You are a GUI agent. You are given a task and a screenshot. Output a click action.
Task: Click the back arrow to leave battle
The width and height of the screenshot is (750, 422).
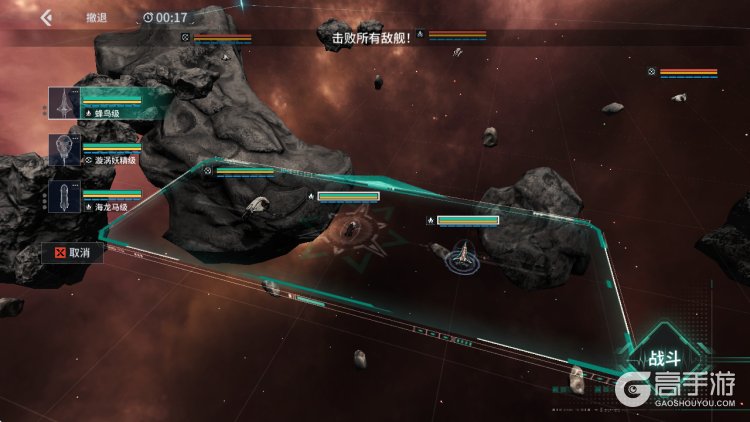(46, 17)
